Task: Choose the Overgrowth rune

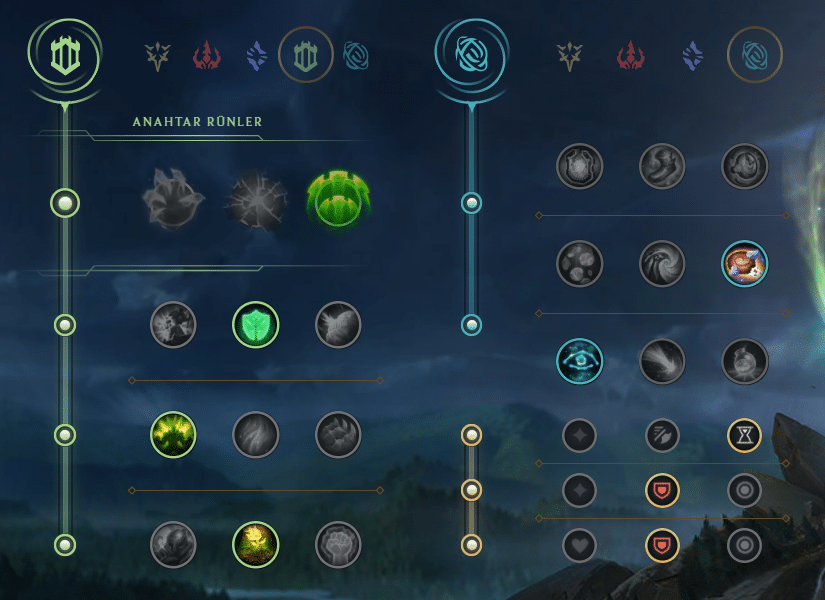Action: pos(173,545)
